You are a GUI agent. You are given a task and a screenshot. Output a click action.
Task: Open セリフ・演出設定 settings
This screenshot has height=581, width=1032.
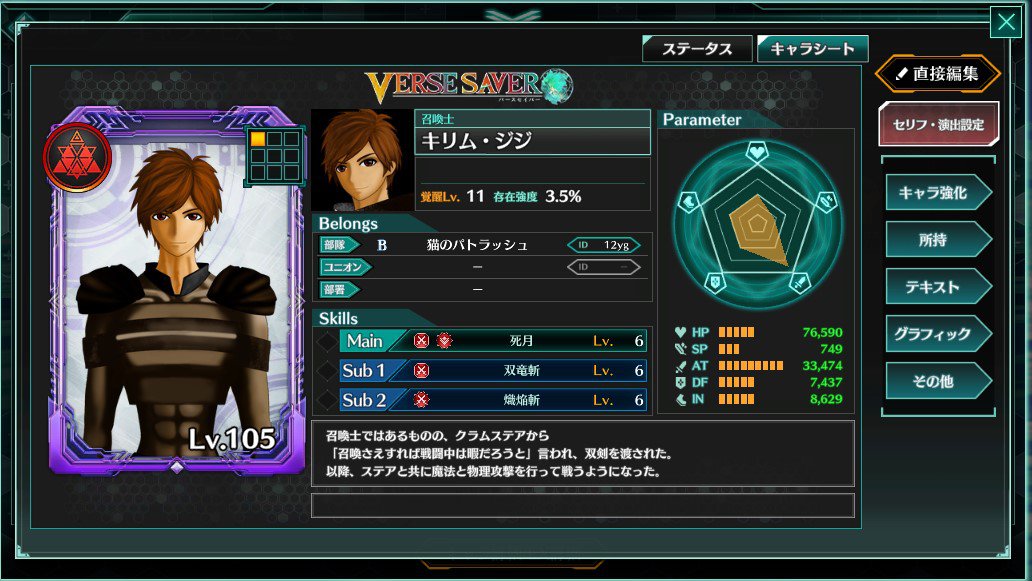(938, 125)
